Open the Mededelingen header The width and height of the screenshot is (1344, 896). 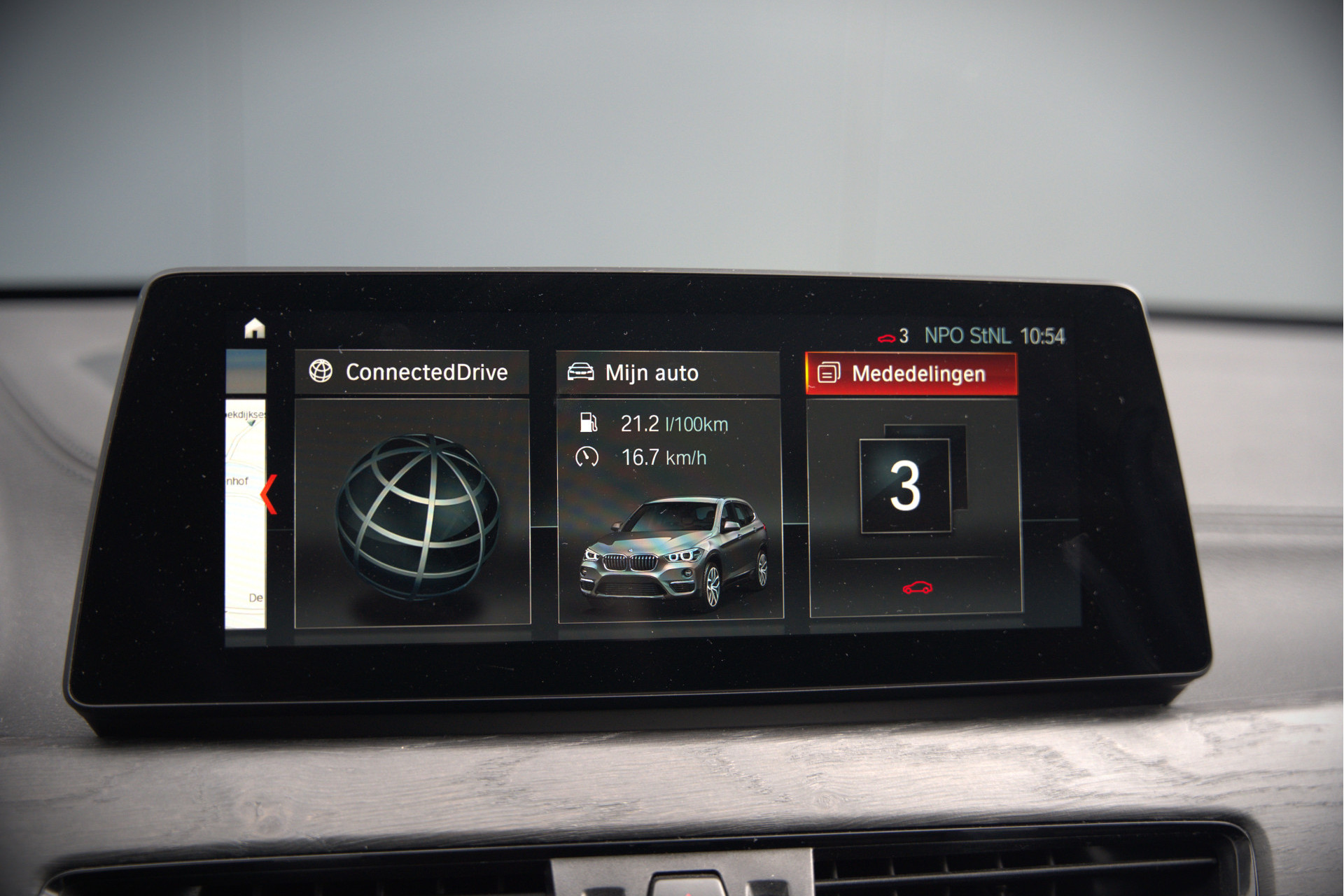coord(911,374)
